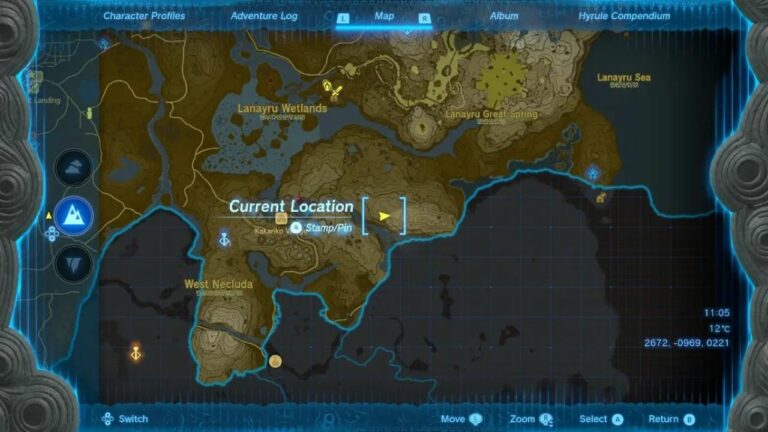Click the yellow sword stamp near Lanayru Wetlands
Screen dimensions: 768x432
[338, 91]
